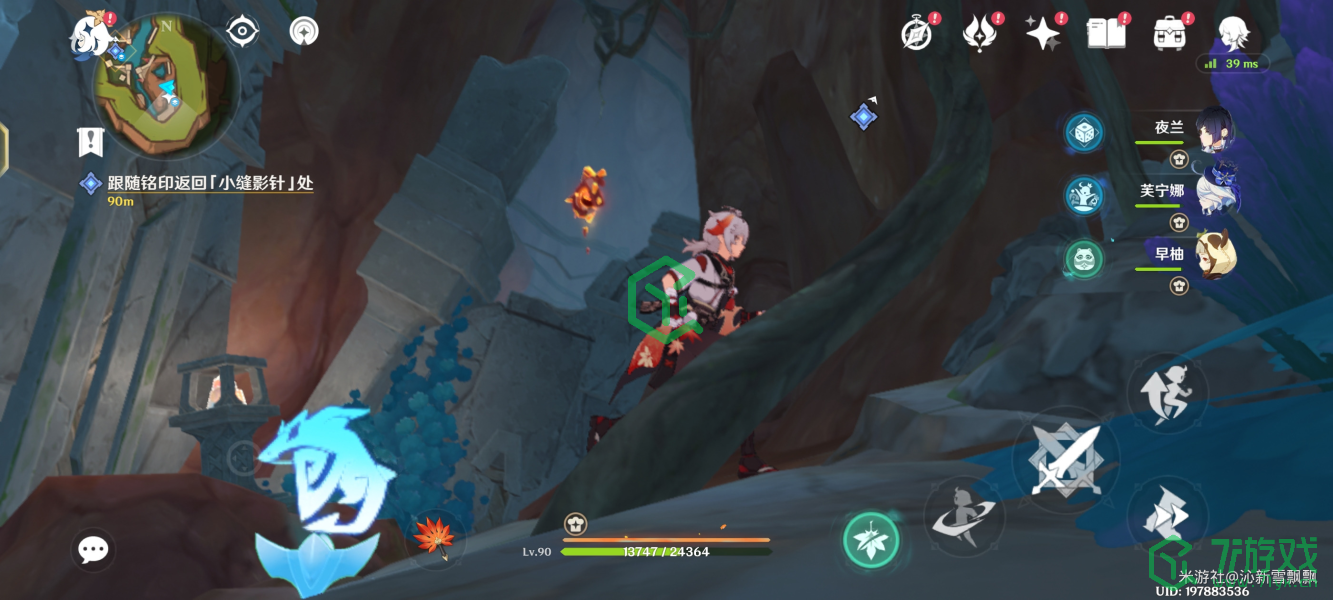Open the chat speech bubble
The height and width of the screenshot is (600, 1333).
click(x=93, y=549)
